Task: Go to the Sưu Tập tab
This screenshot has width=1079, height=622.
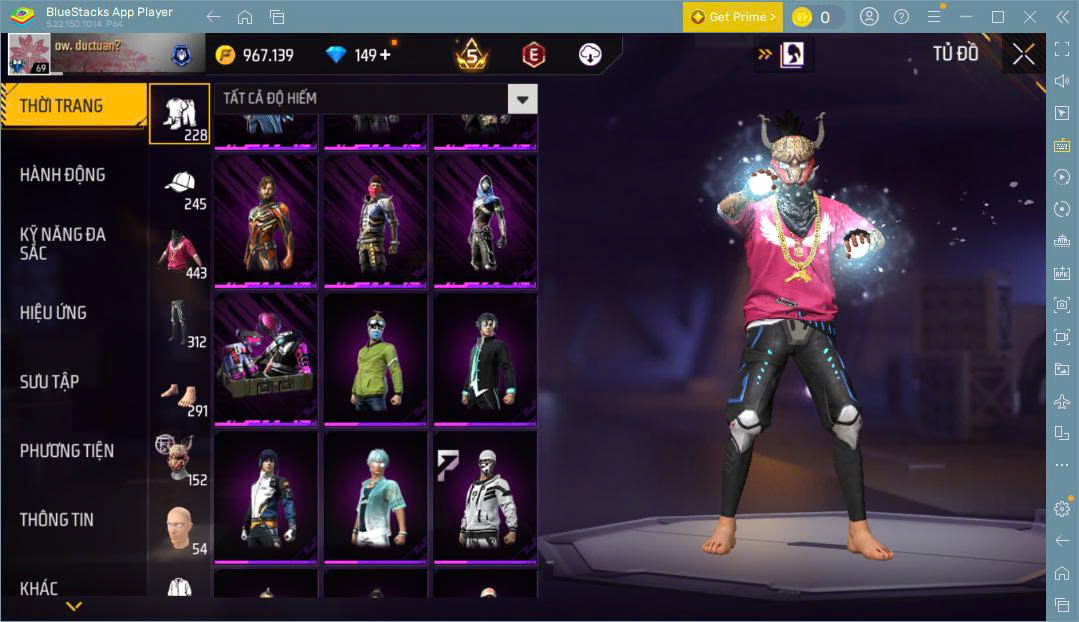Action: click(49, 382)
